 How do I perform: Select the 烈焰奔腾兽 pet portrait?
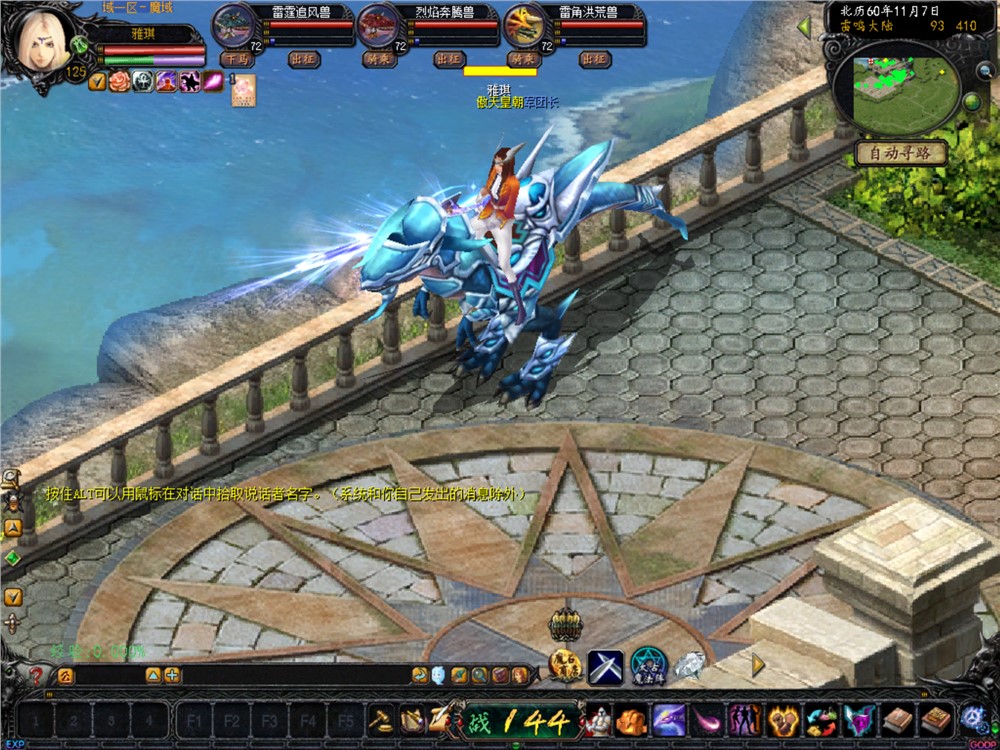point(379,25)
